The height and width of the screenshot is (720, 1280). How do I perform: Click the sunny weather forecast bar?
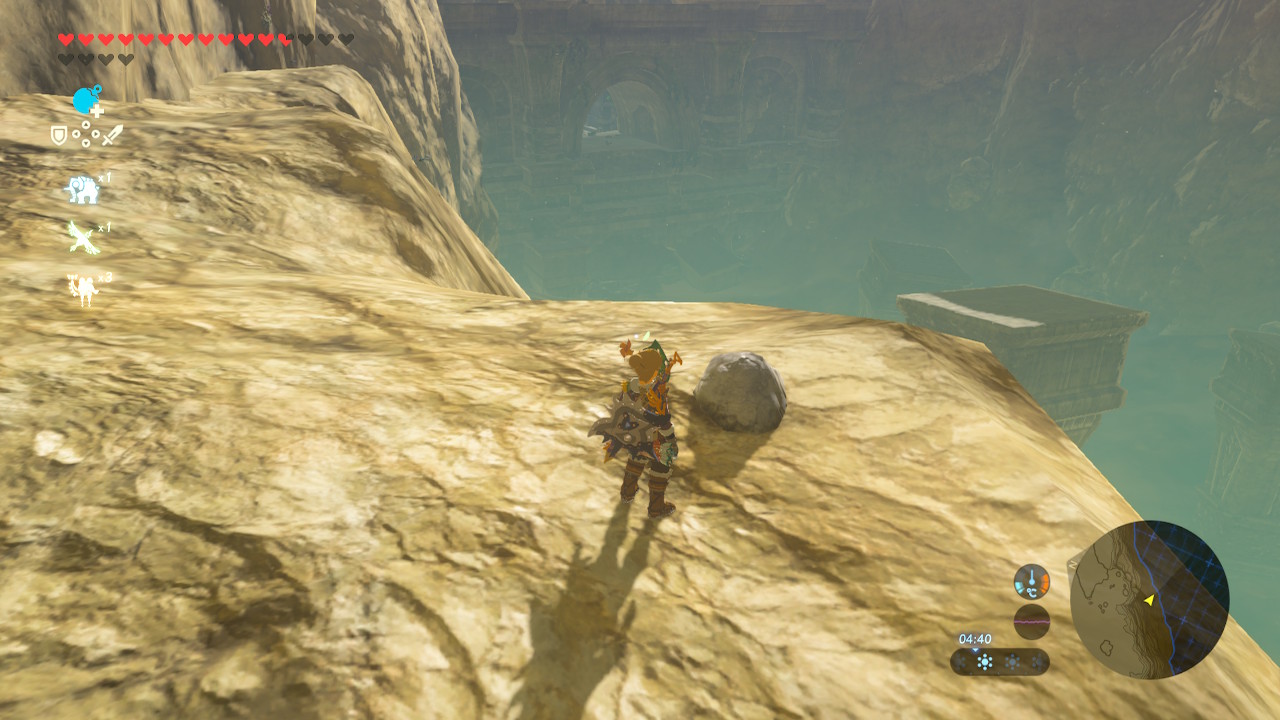(999, 661)
